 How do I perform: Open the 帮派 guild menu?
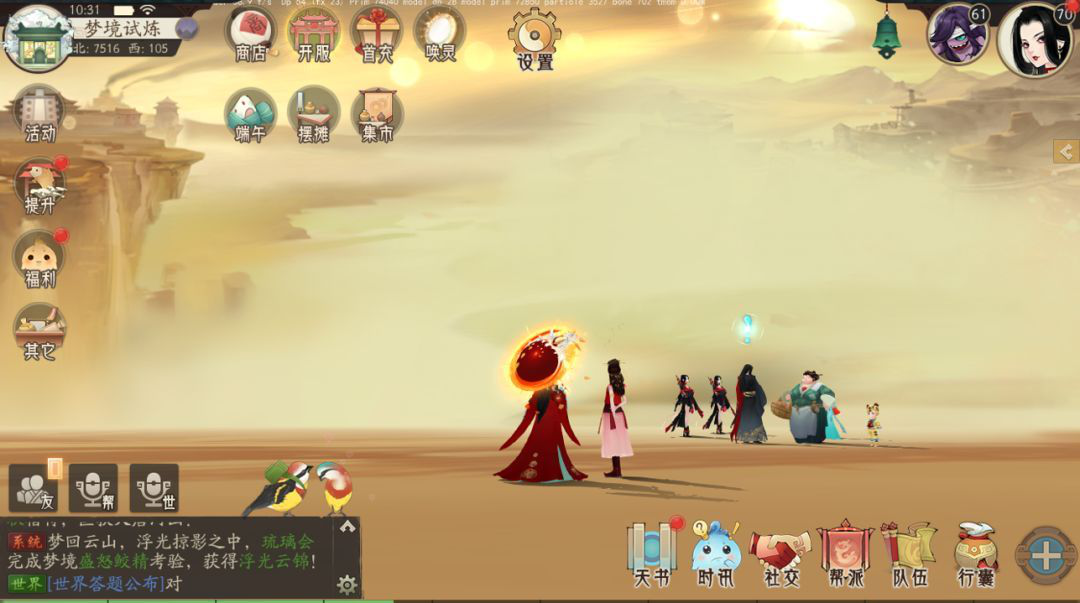coord(846,553)
